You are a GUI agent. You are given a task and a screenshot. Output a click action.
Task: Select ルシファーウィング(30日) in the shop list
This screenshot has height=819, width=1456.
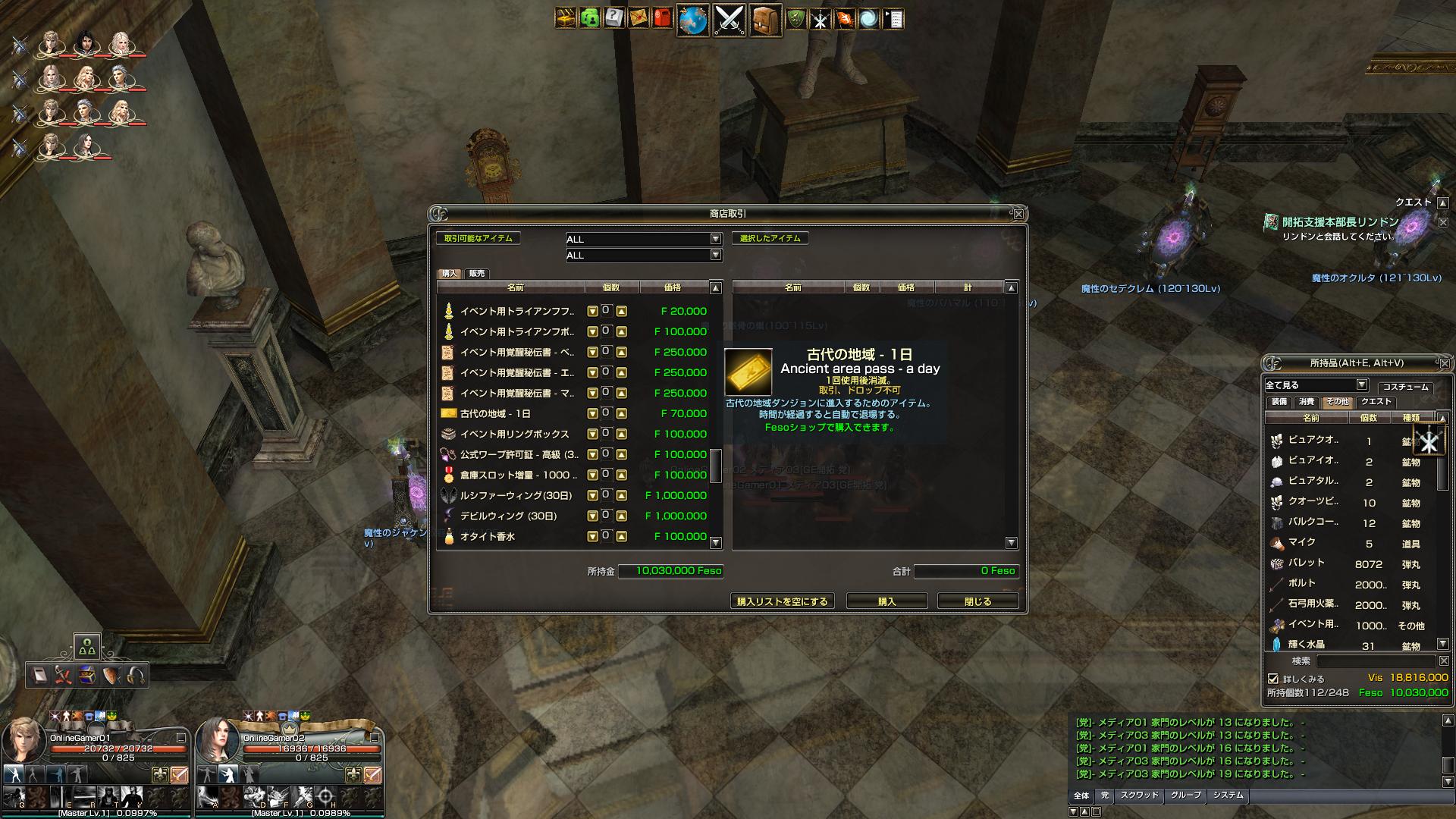click(x=516, y=495)
